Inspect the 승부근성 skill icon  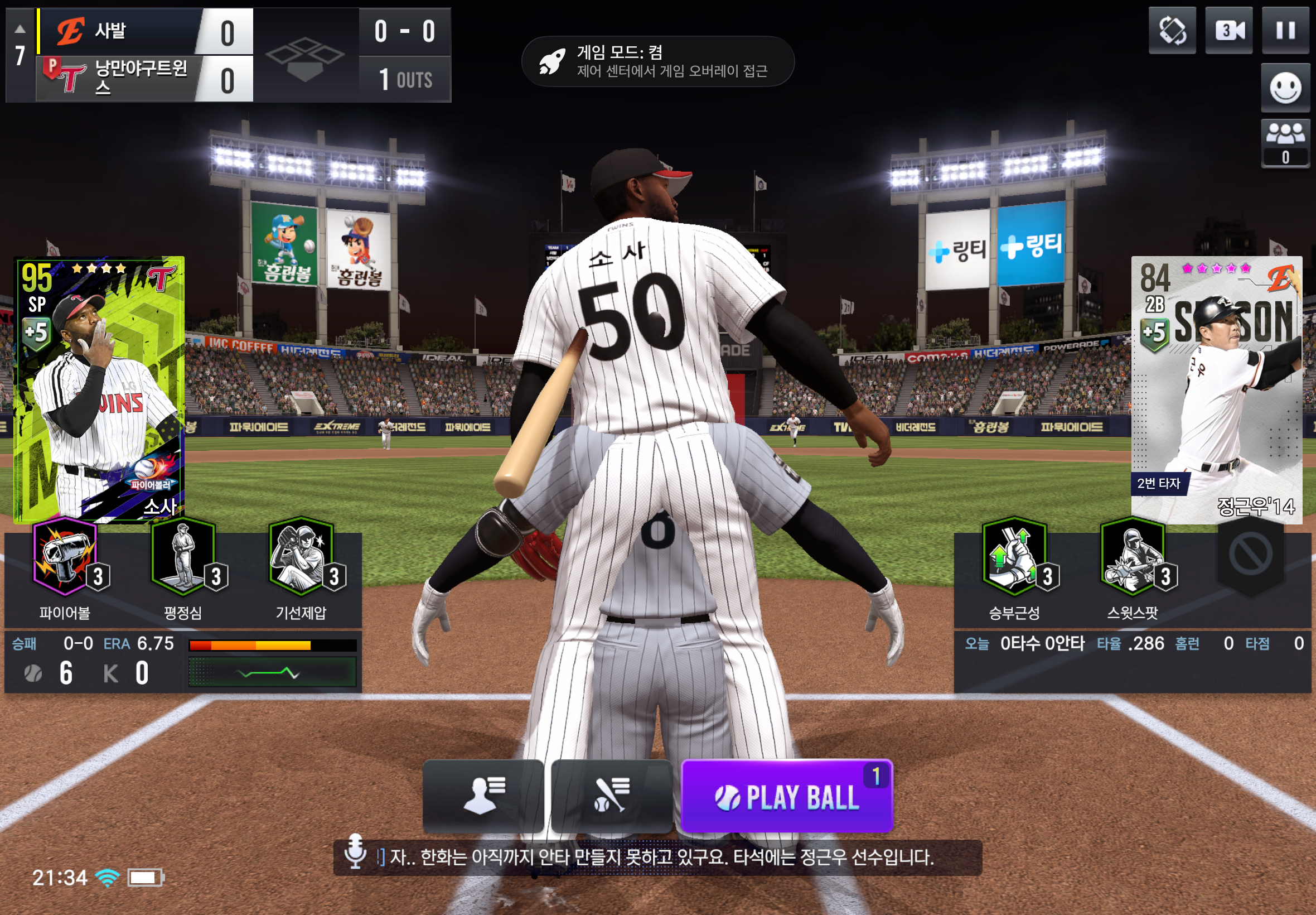click(x=1014, y=557)
